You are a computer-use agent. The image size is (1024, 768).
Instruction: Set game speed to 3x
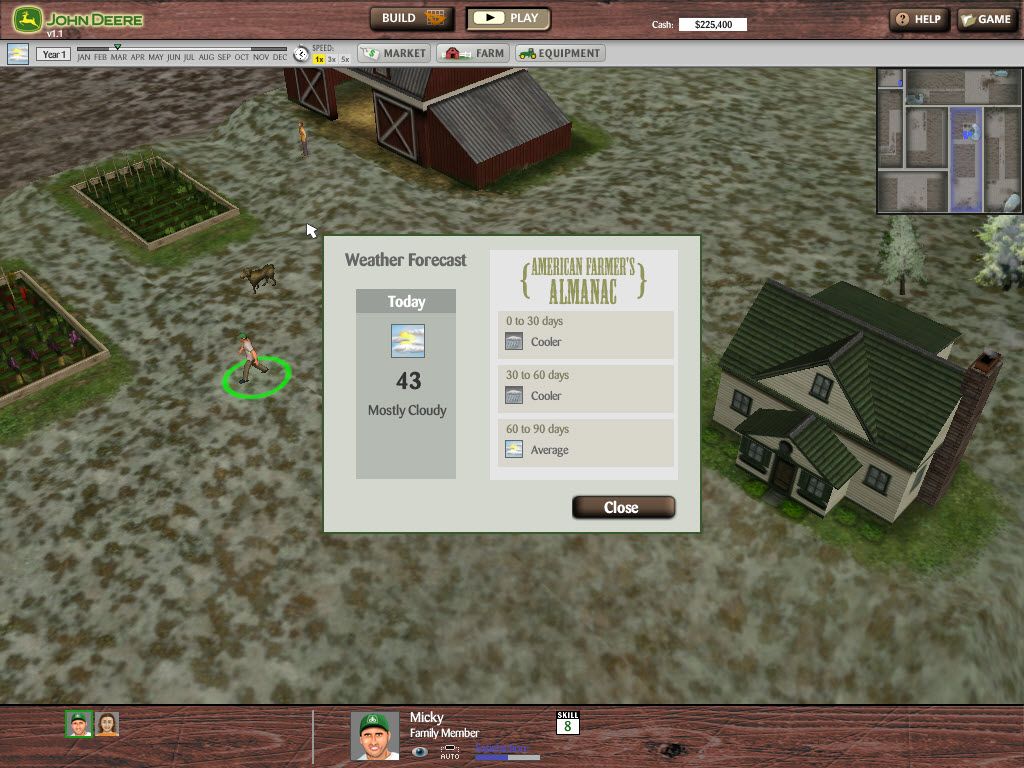(x=332, y=60)
